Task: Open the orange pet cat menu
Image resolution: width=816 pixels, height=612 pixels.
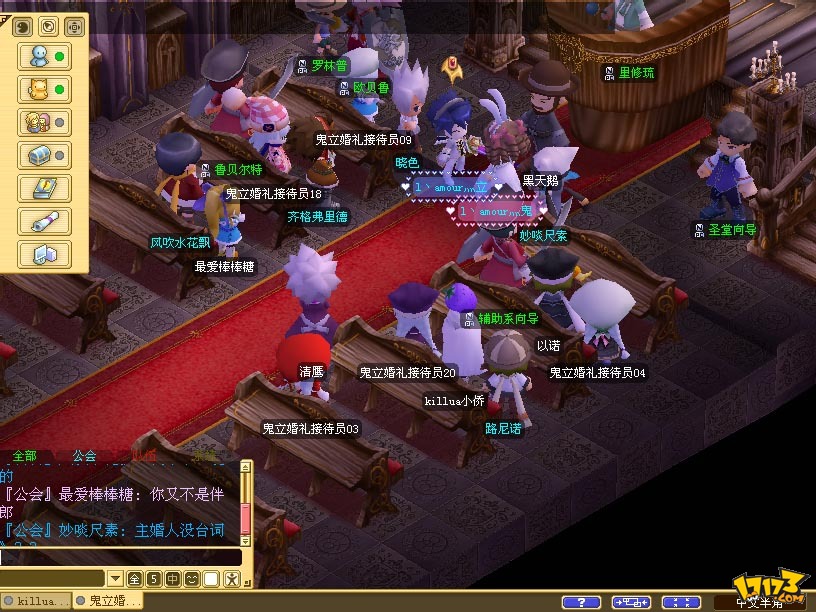Action: point(44,89)
